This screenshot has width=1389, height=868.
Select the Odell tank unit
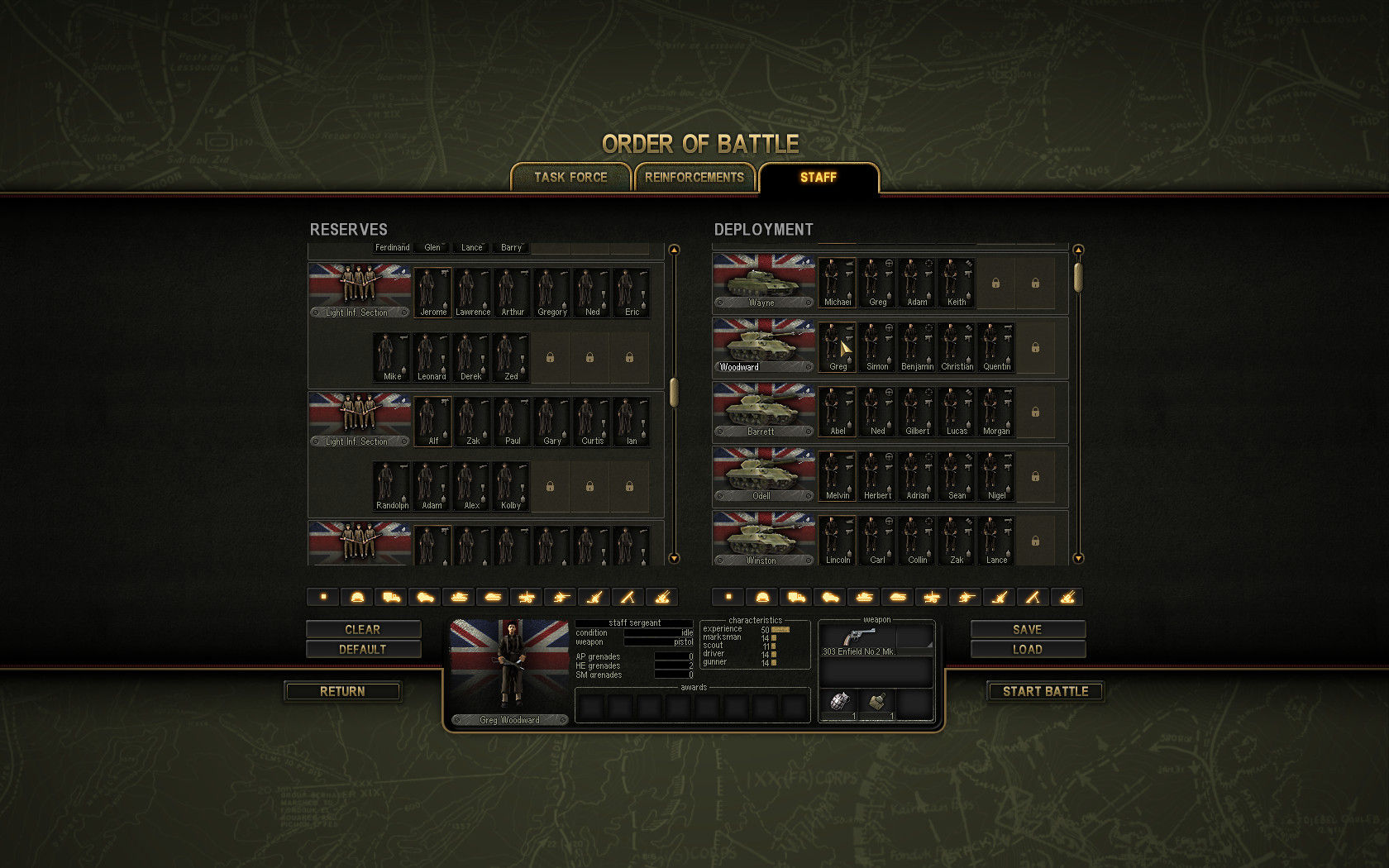point(763,475)
